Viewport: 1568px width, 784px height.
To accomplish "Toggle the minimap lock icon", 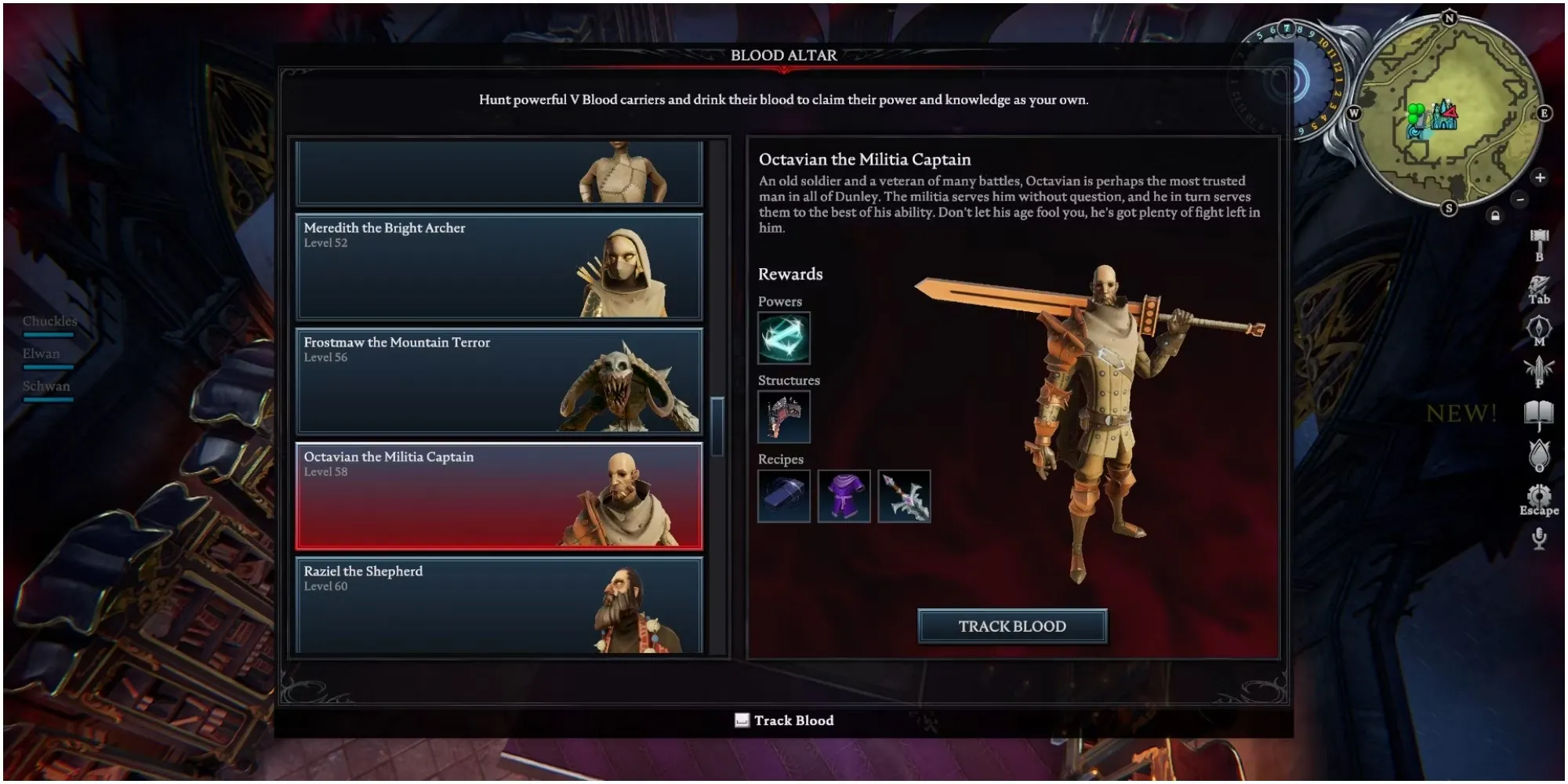I will (x=1495, y=216).
